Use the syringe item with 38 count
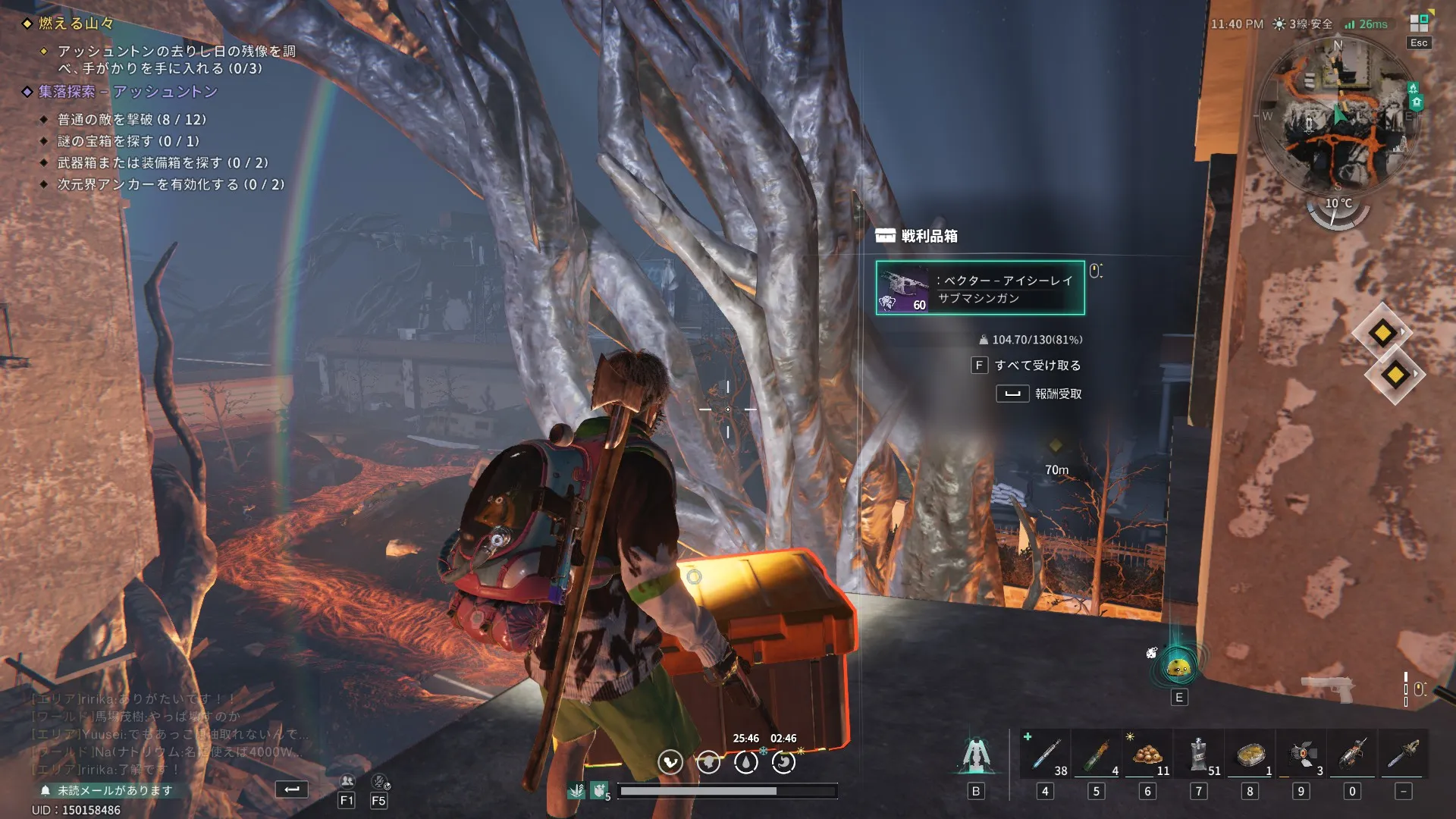 point(1045,755)
